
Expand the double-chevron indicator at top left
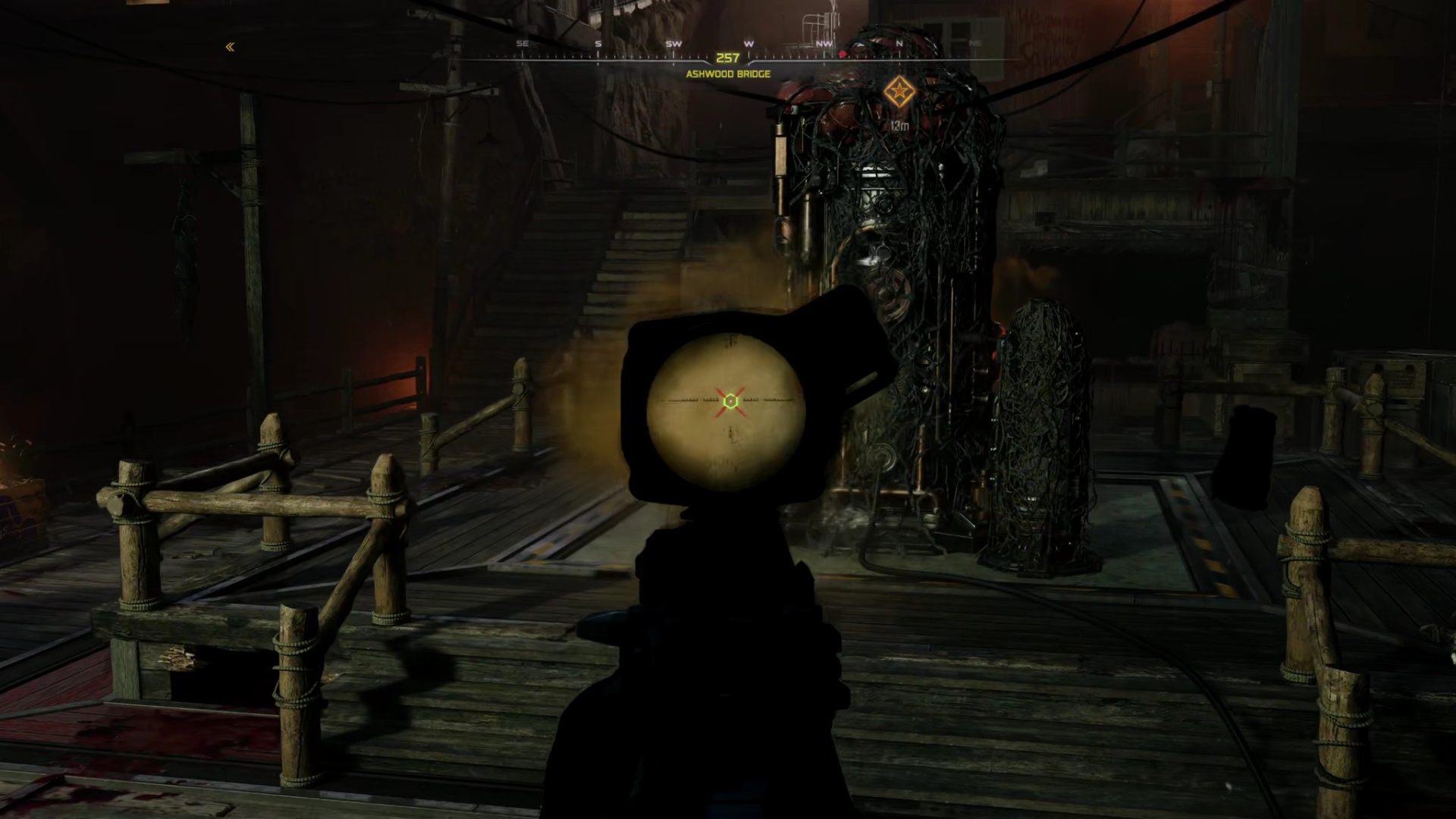[230, 47]
